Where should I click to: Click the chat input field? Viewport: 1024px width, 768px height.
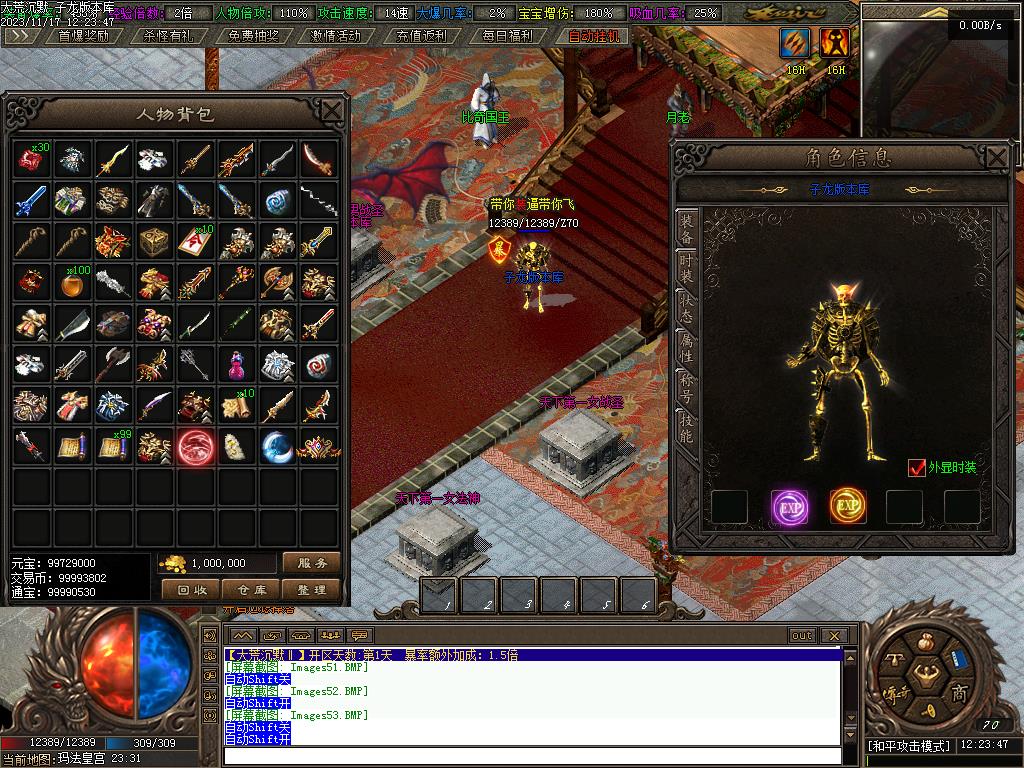coord(530,755)
